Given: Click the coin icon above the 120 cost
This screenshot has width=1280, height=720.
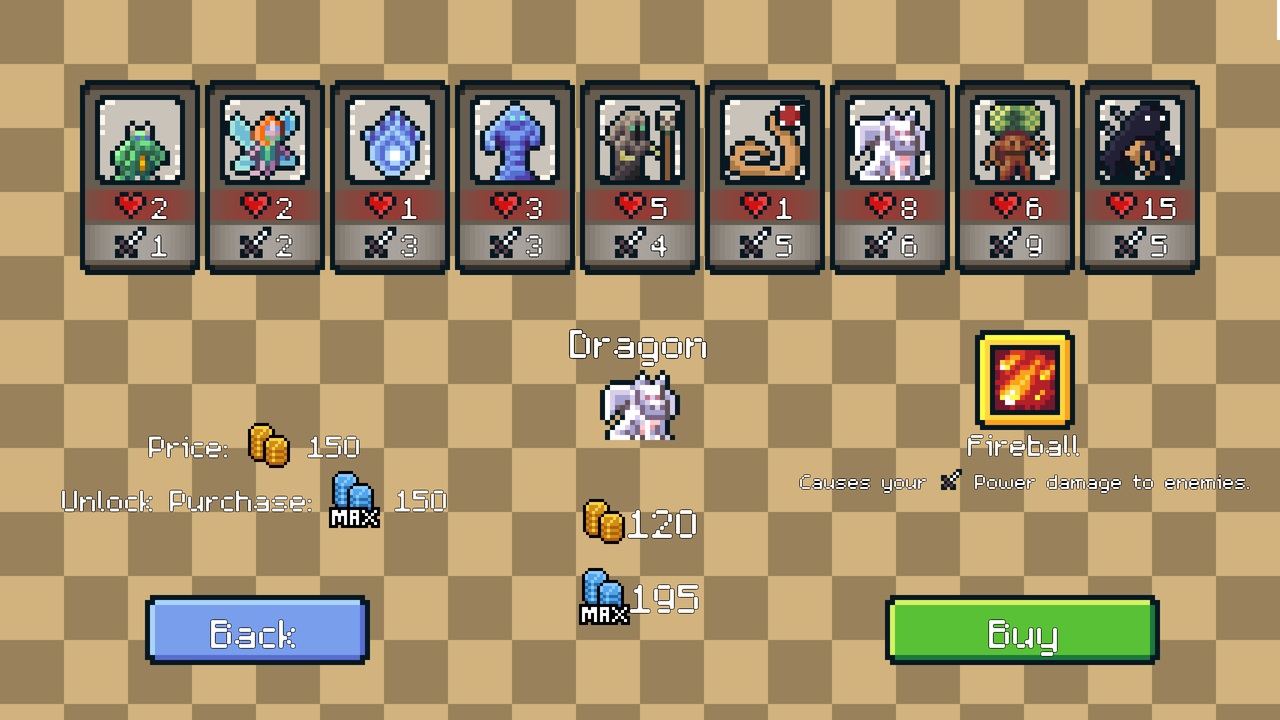Looking at the screenshot, I should 604,522.
